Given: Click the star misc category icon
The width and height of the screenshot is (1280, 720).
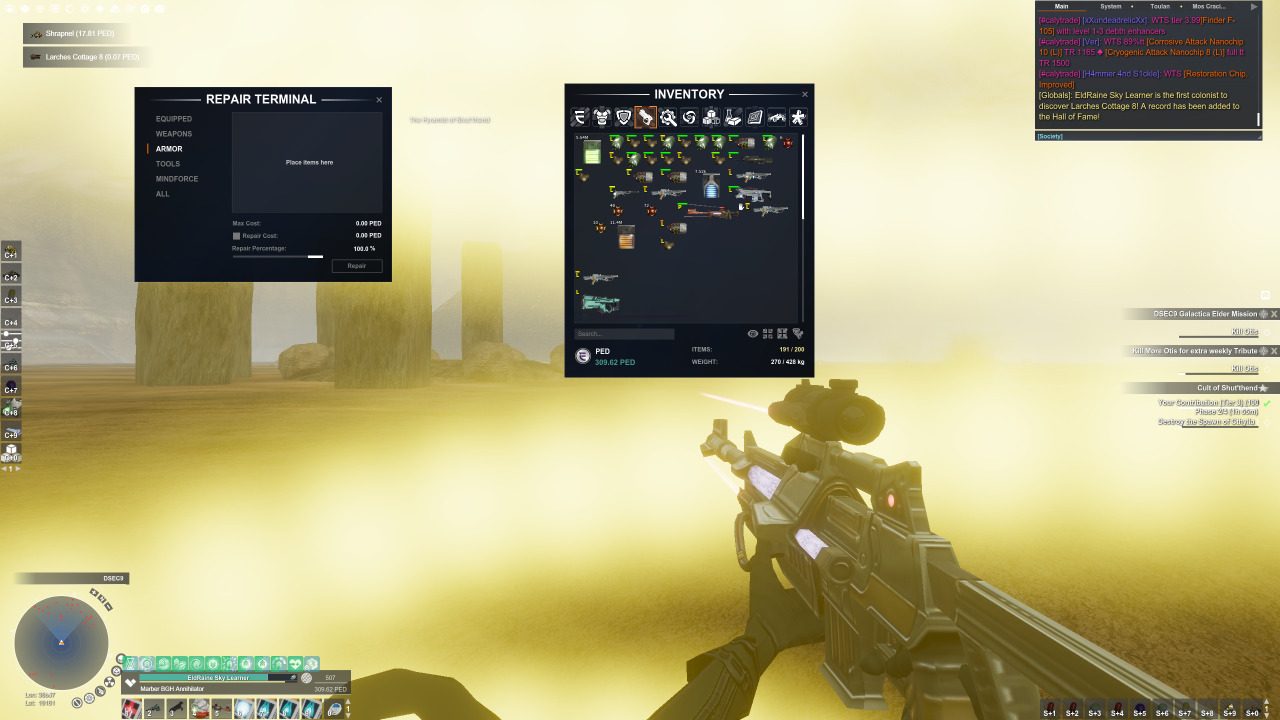Looking at the screenshot, I should [x=799, y=117].
